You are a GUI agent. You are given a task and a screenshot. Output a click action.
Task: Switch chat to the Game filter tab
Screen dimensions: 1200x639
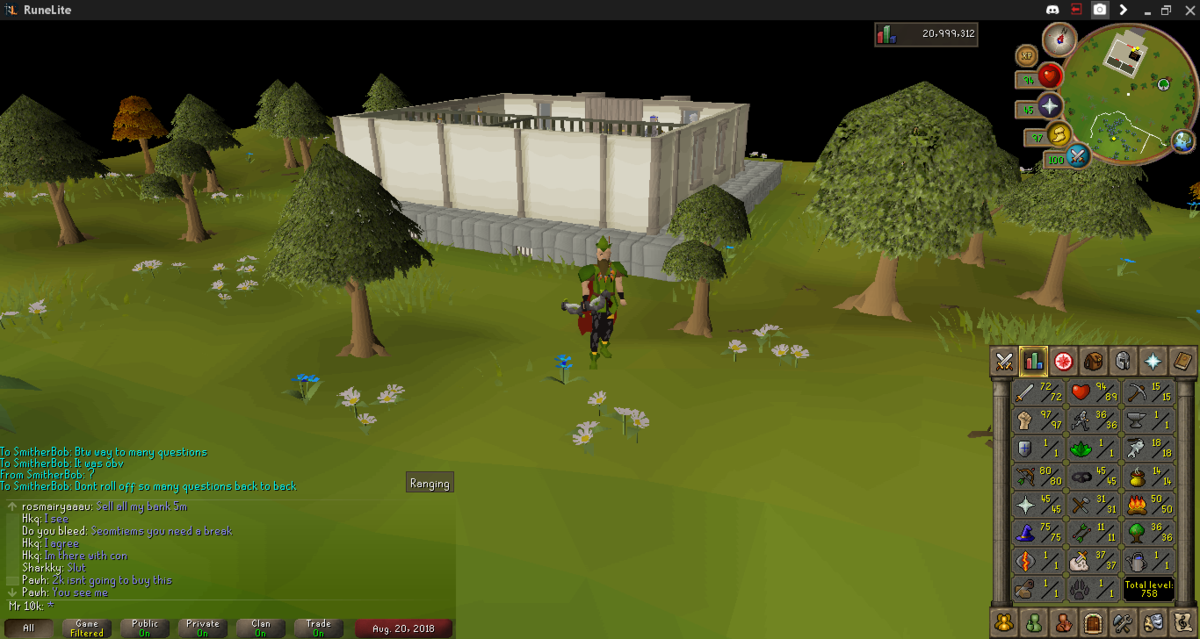point(87,628)
